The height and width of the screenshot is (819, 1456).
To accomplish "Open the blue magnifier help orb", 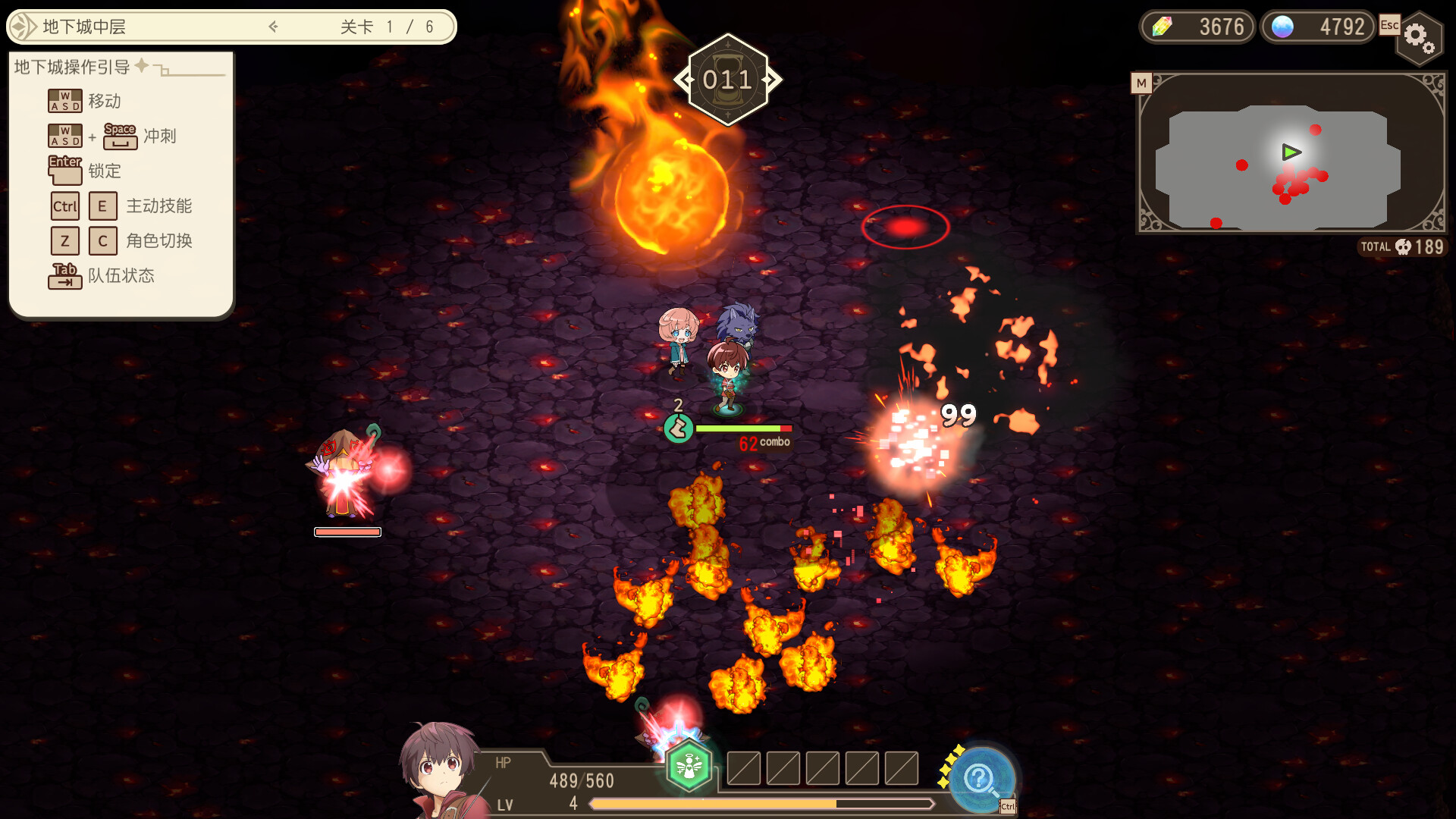I will pos(981,777).
